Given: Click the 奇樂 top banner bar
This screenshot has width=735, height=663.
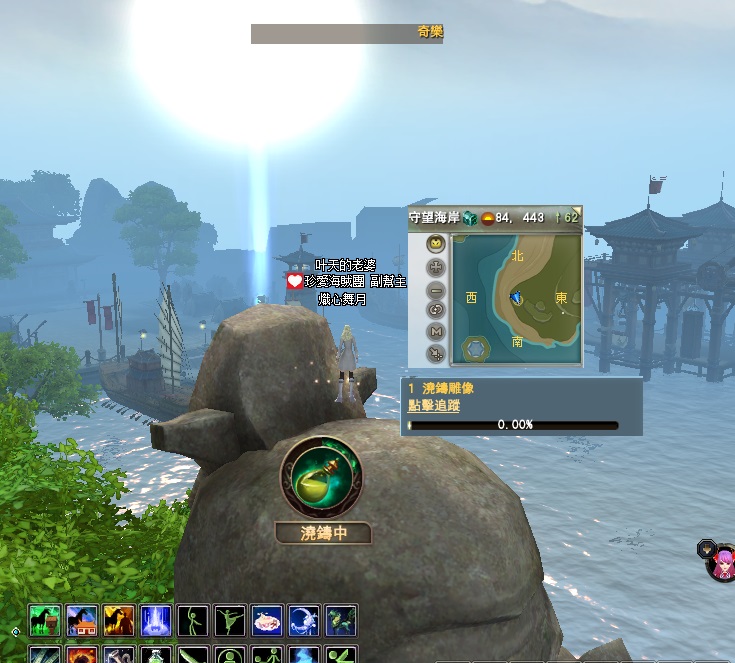Looking at the screenshot, I should tap(347, 33).
